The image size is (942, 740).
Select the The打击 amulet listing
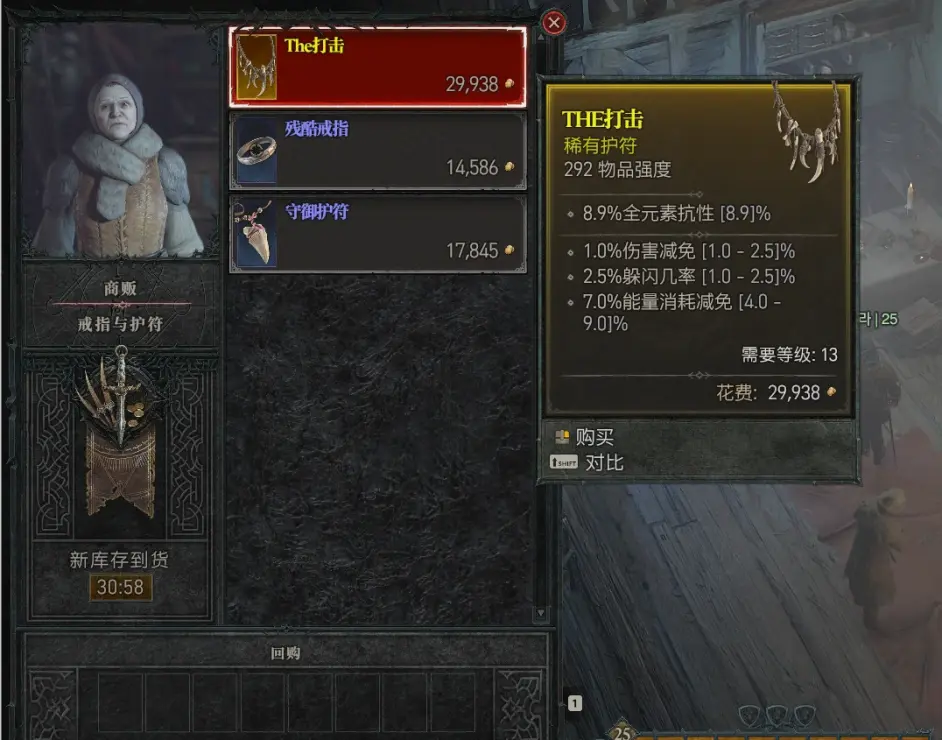[378, 67]
